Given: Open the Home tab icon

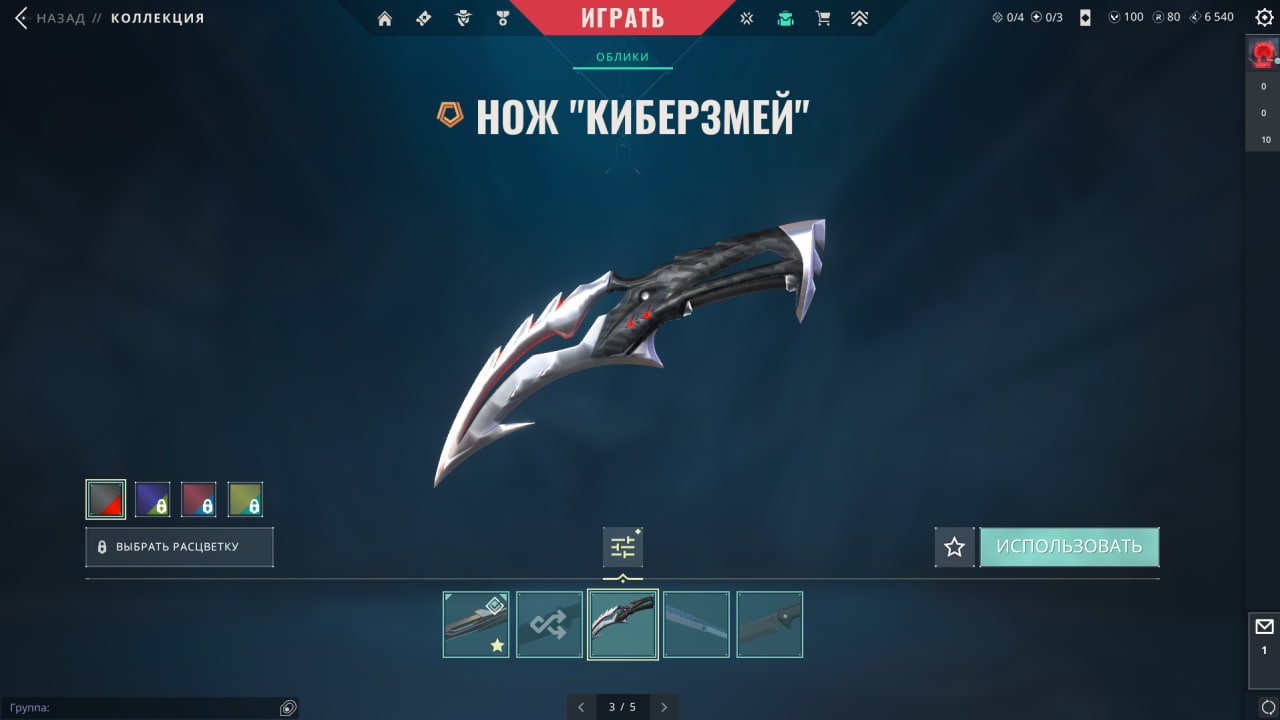Looking at the screenshot, I should coord(385,17).
